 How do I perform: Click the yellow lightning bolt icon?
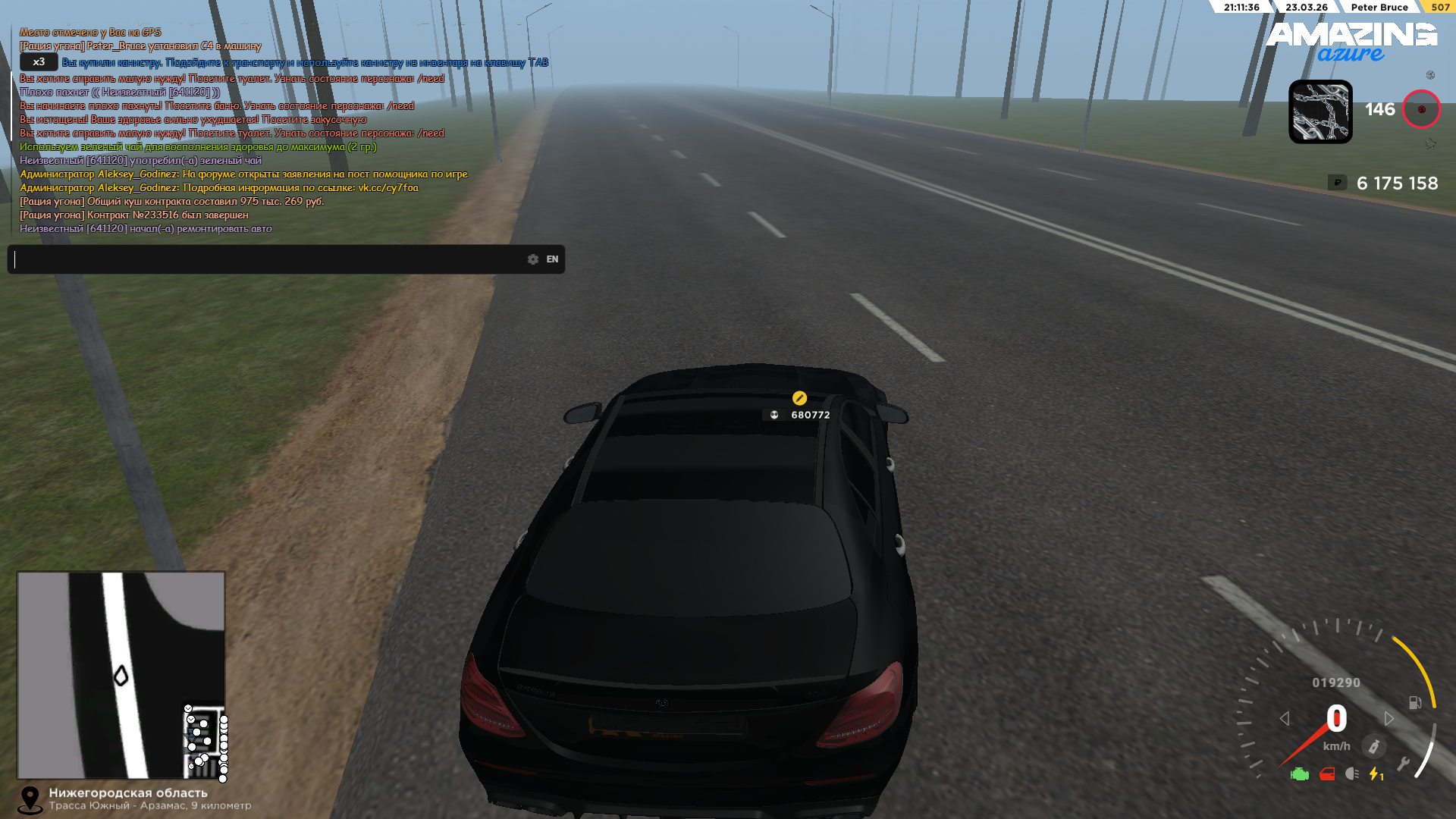point(1375,774)
